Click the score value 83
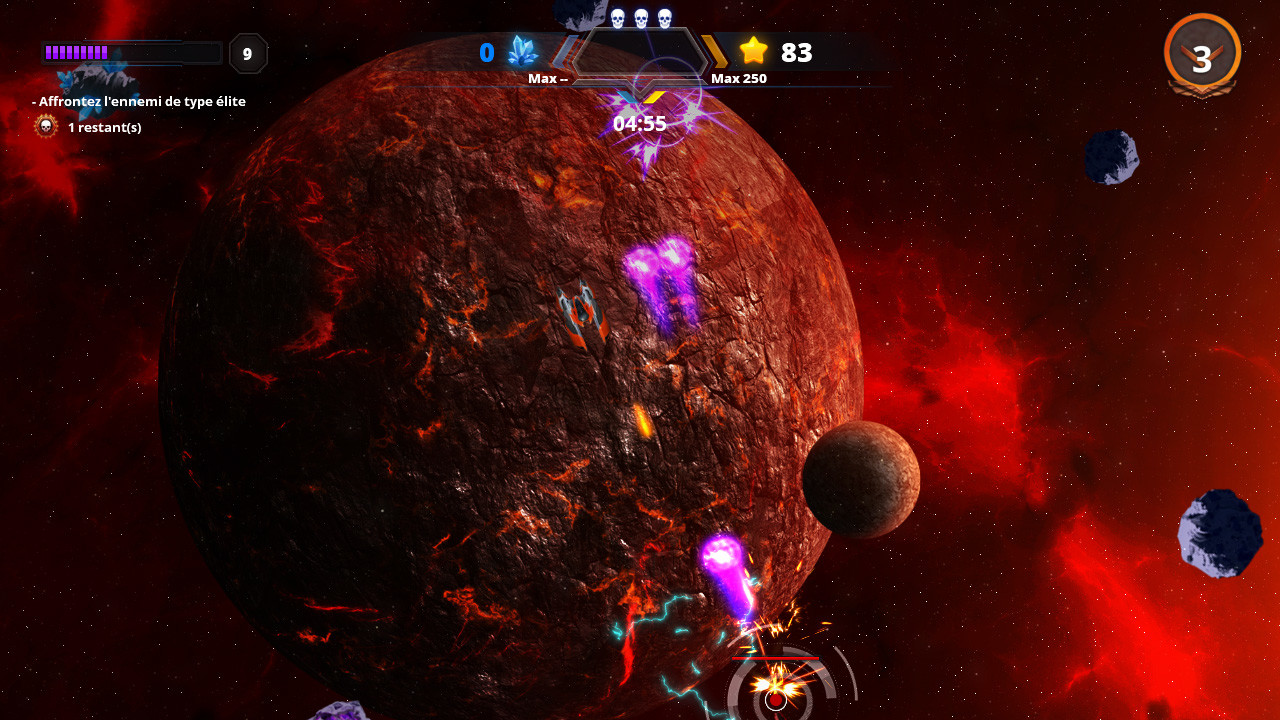Image resolution: width=1280 pixels, height=720 pixels. pos(797,52)
